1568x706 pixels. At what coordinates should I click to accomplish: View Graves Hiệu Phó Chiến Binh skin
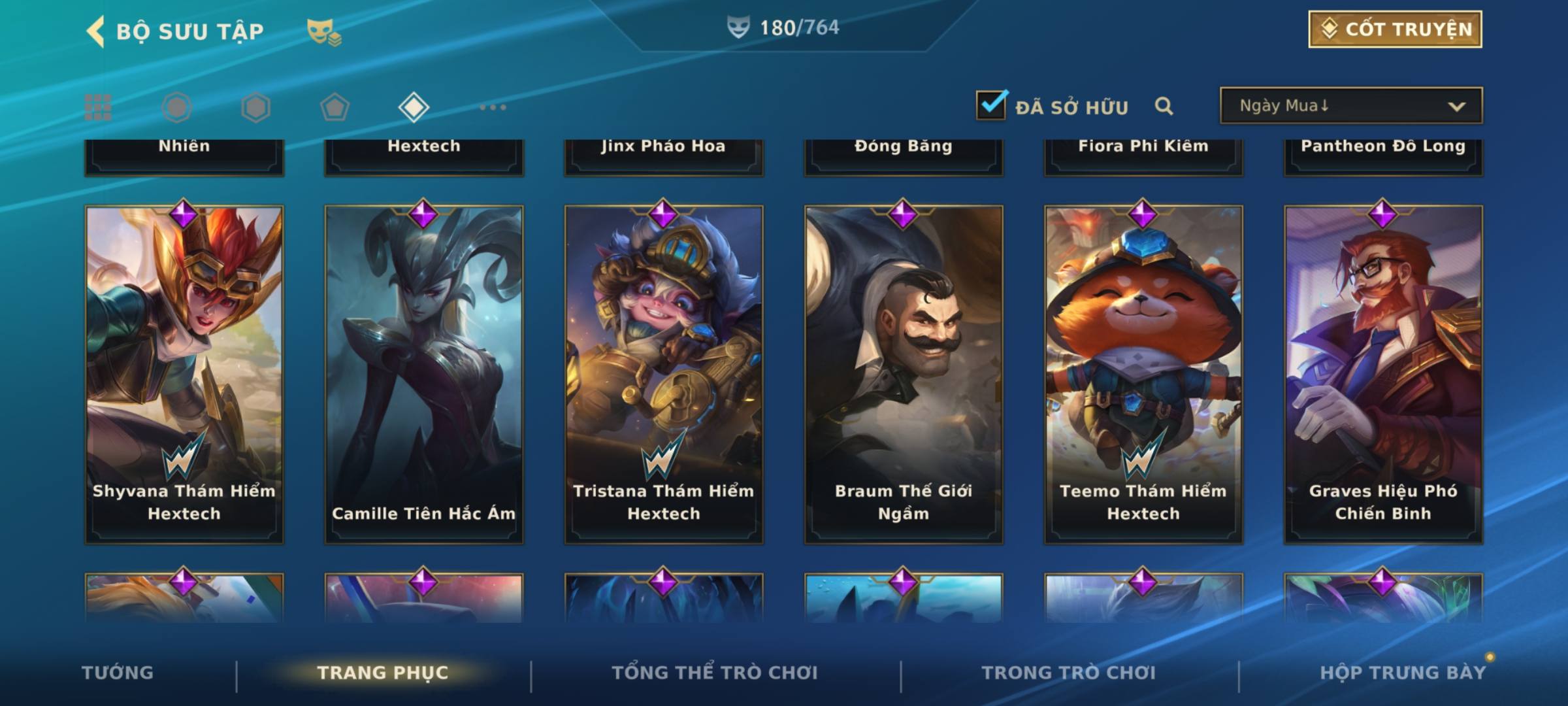tap(1383, 374)
